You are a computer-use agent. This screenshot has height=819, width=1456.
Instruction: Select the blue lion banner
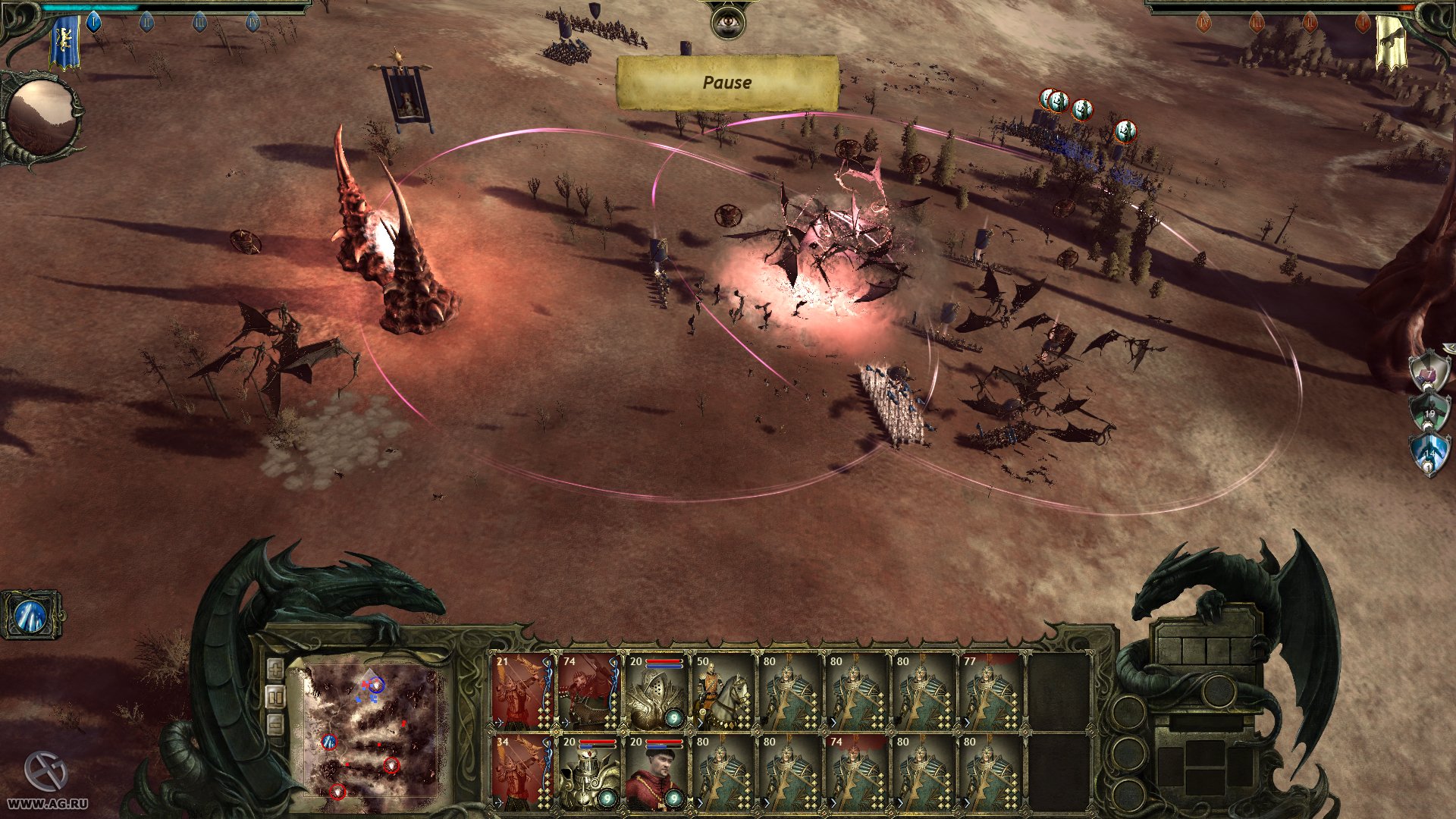65,42
